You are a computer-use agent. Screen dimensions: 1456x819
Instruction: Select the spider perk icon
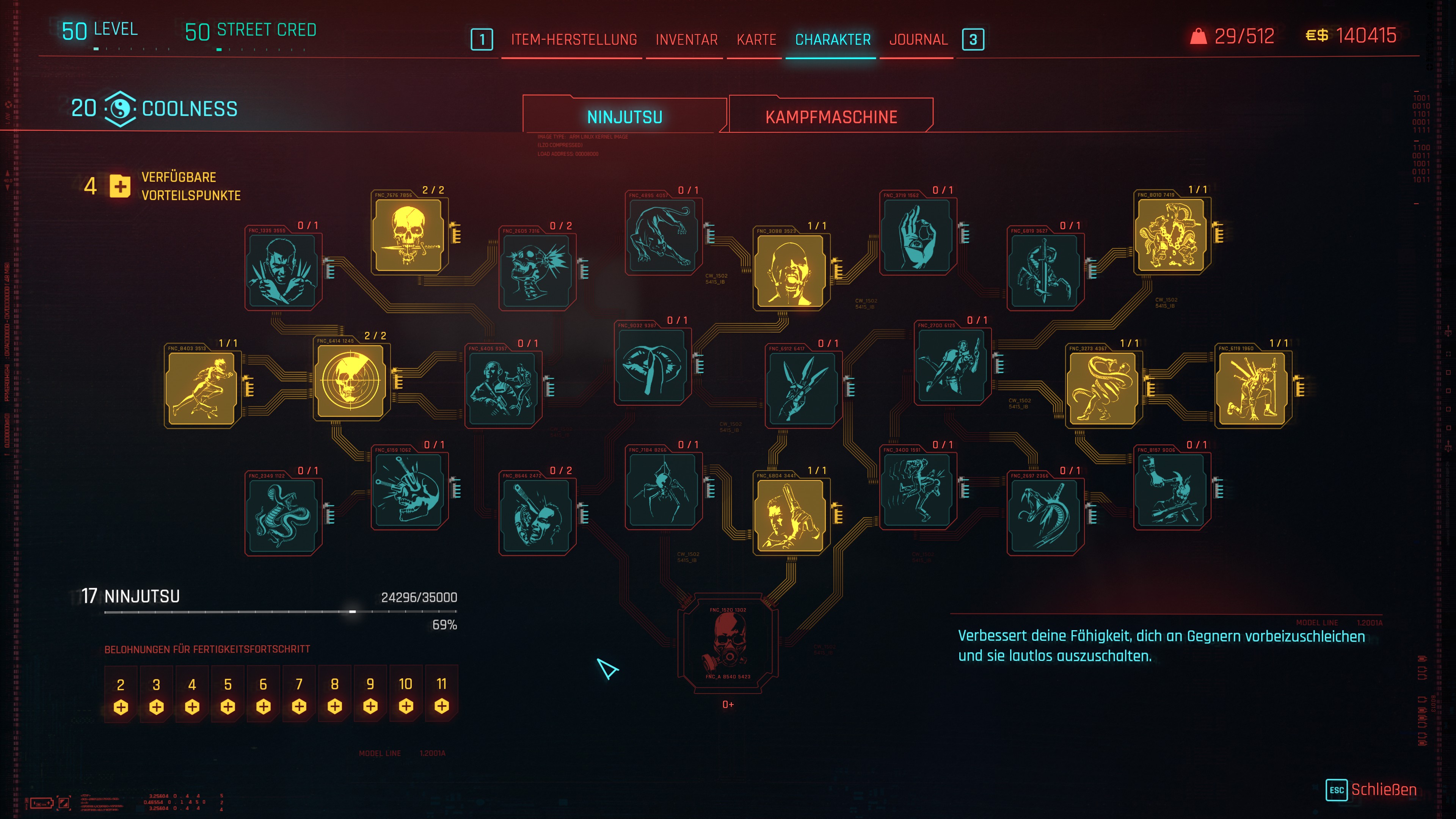tap(663, 489)
